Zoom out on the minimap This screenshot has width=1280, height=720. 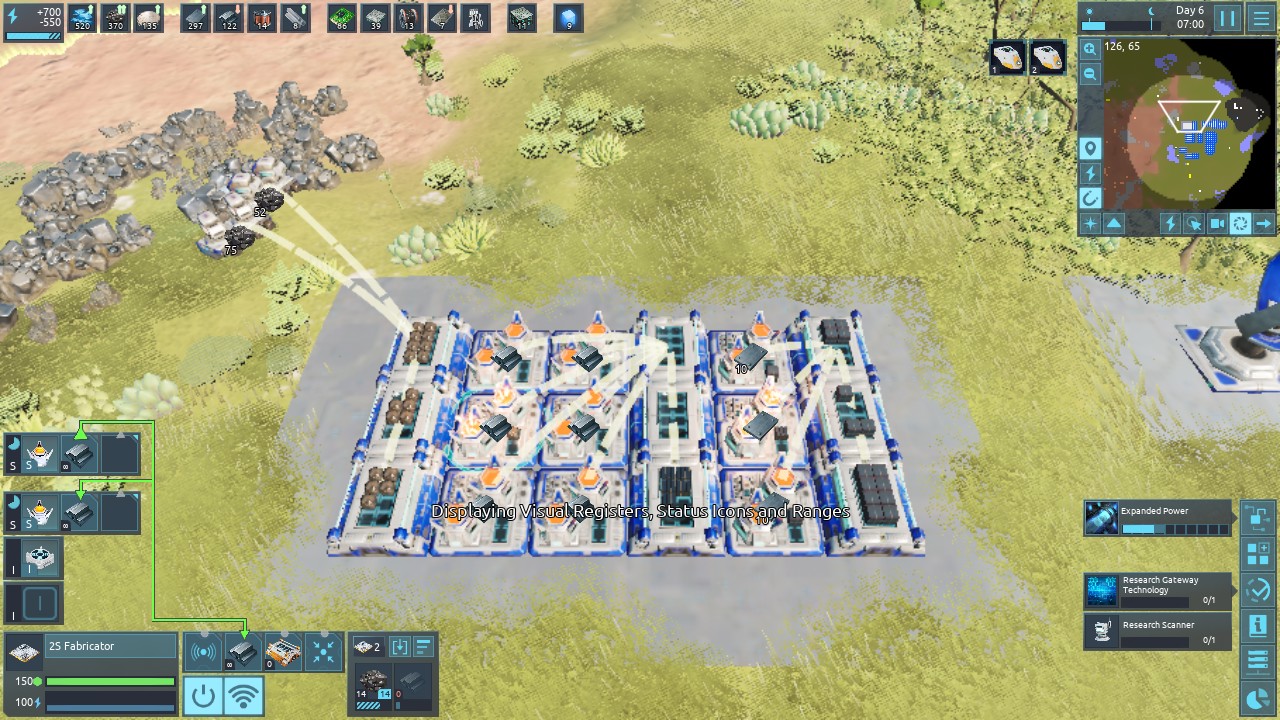[x=1090, y=74]
